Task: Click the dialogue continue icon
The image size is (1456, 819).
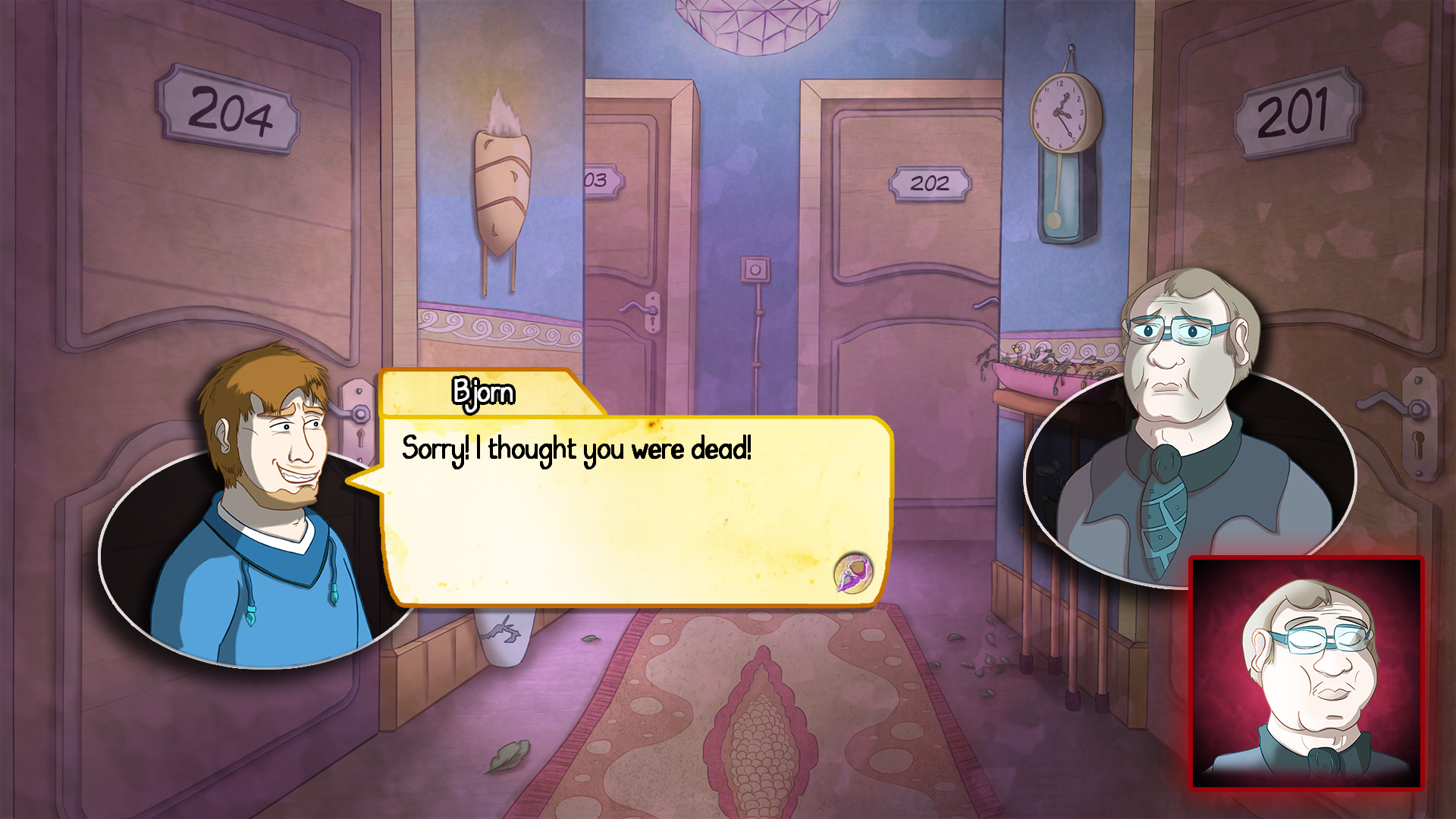Action: pyautogui.click(x=854, y=573)
